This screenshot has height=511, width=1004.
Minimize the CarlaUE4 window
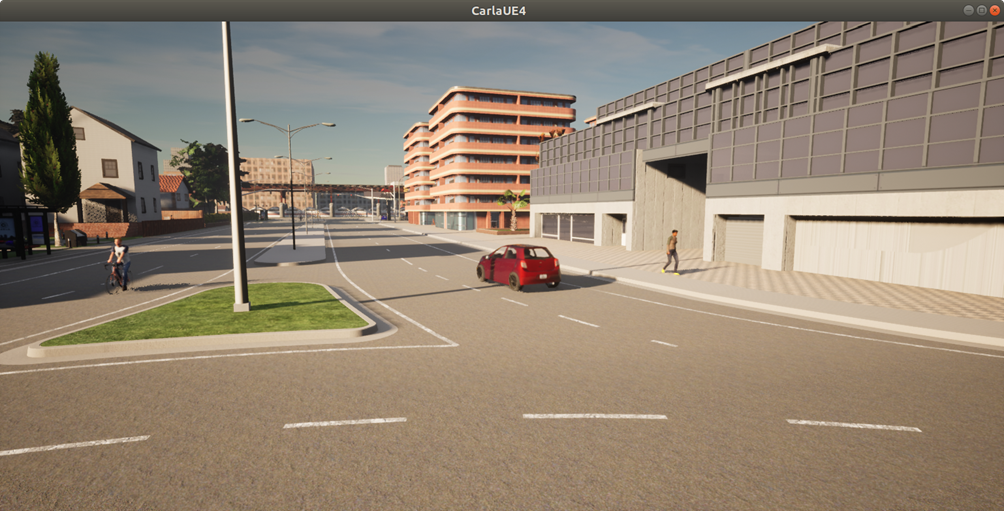tap(968, 10)
